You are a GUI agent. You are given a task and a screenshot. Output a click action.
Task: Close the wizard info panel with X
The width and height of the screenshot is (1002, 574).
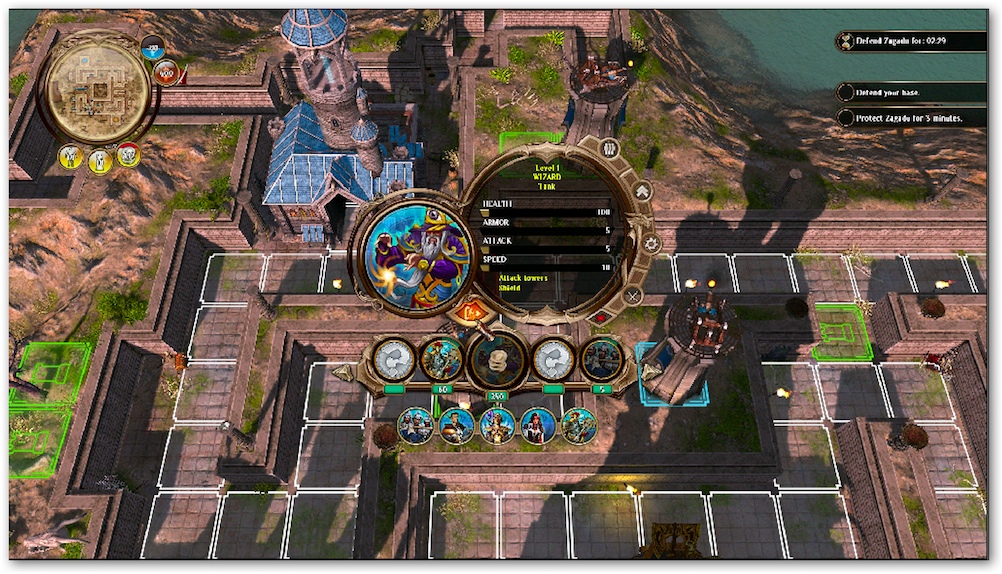click(x=633, y=296)
